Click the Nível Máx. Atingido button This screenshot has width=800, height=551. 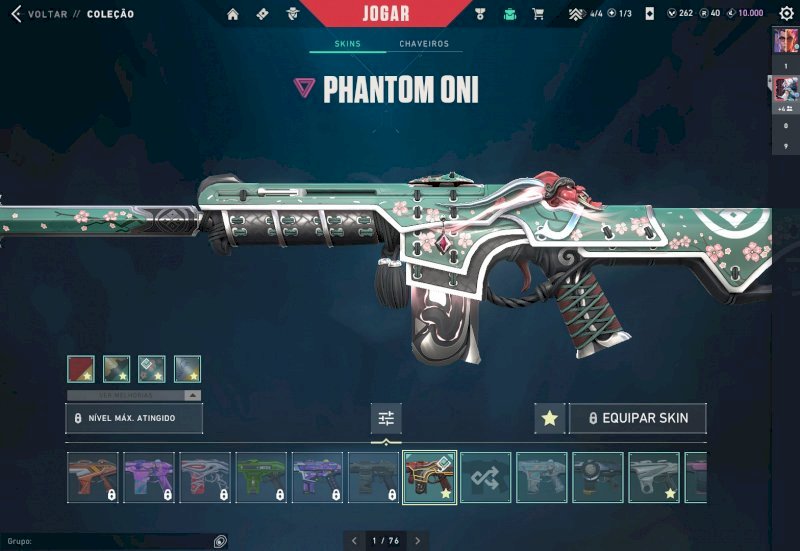pos(134,418)
